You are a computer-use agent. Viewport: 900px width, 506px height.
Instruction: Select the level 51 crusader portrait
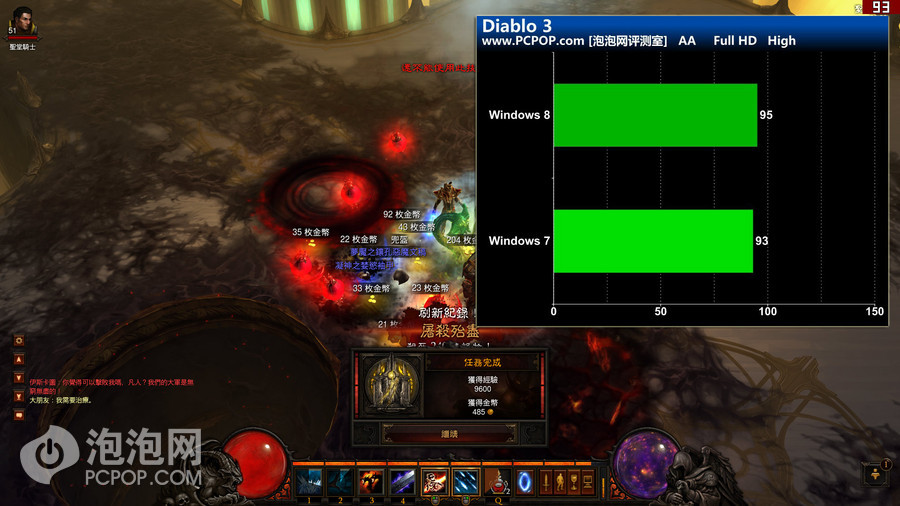(23, 22)
